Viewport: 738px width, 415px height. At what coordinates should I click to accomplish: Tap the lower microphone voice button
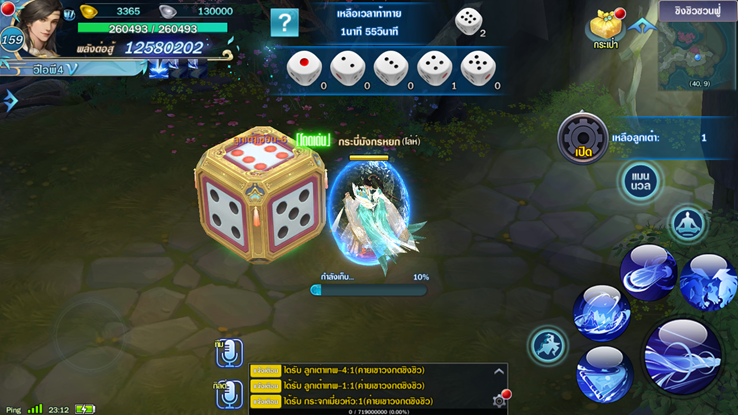[x=230, y=394]
